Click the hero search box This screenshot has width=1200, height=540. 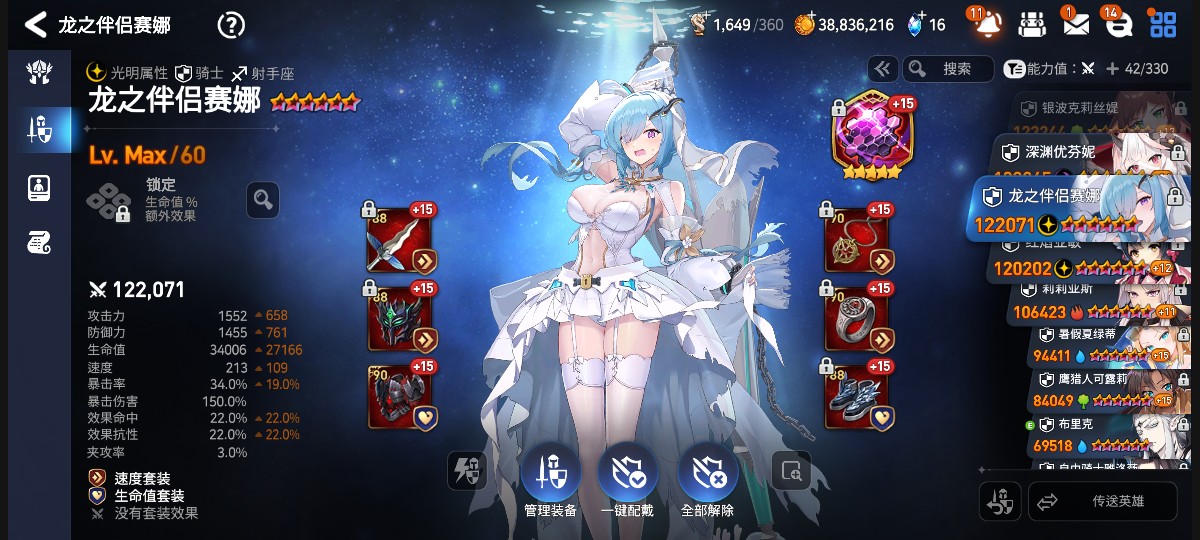pyautogui.click(x=948, y=69)
